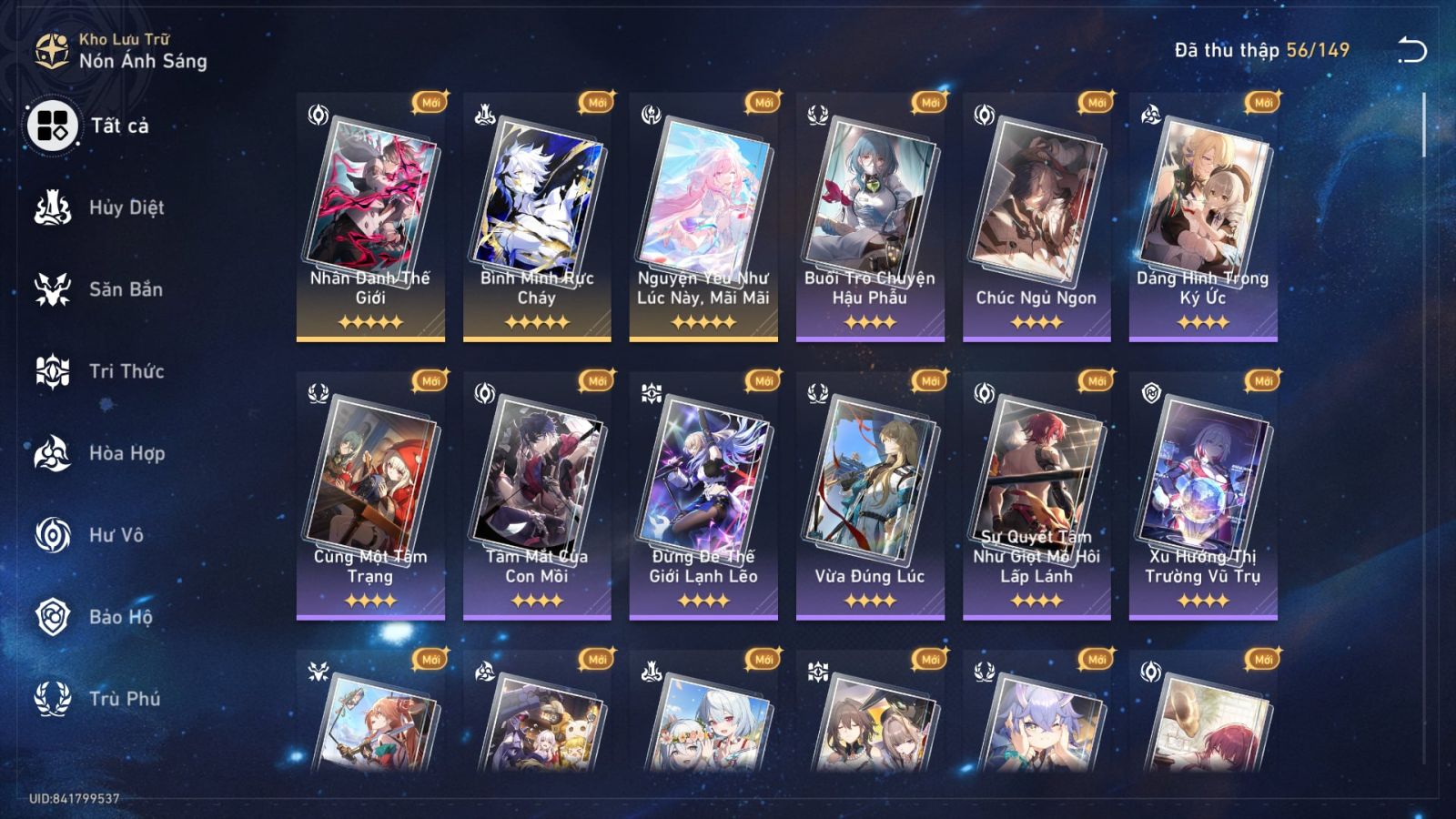1456x819 pixels.
Task: Select the Trù Phú (Abundance) path icon
Action: point(52,699)
